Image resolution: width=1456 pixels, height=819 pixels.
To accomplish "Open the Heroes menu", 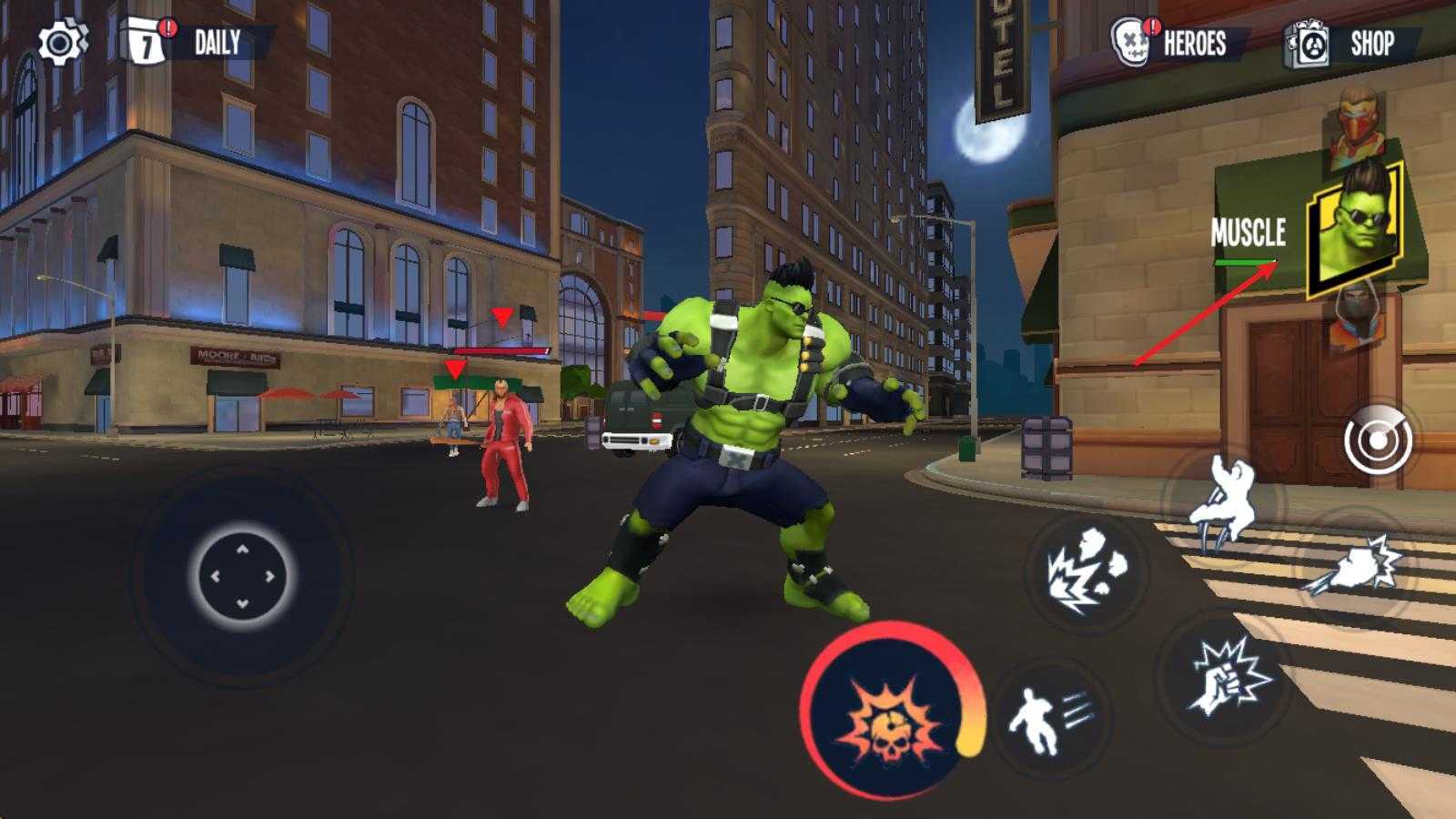I will [1178, 43].
